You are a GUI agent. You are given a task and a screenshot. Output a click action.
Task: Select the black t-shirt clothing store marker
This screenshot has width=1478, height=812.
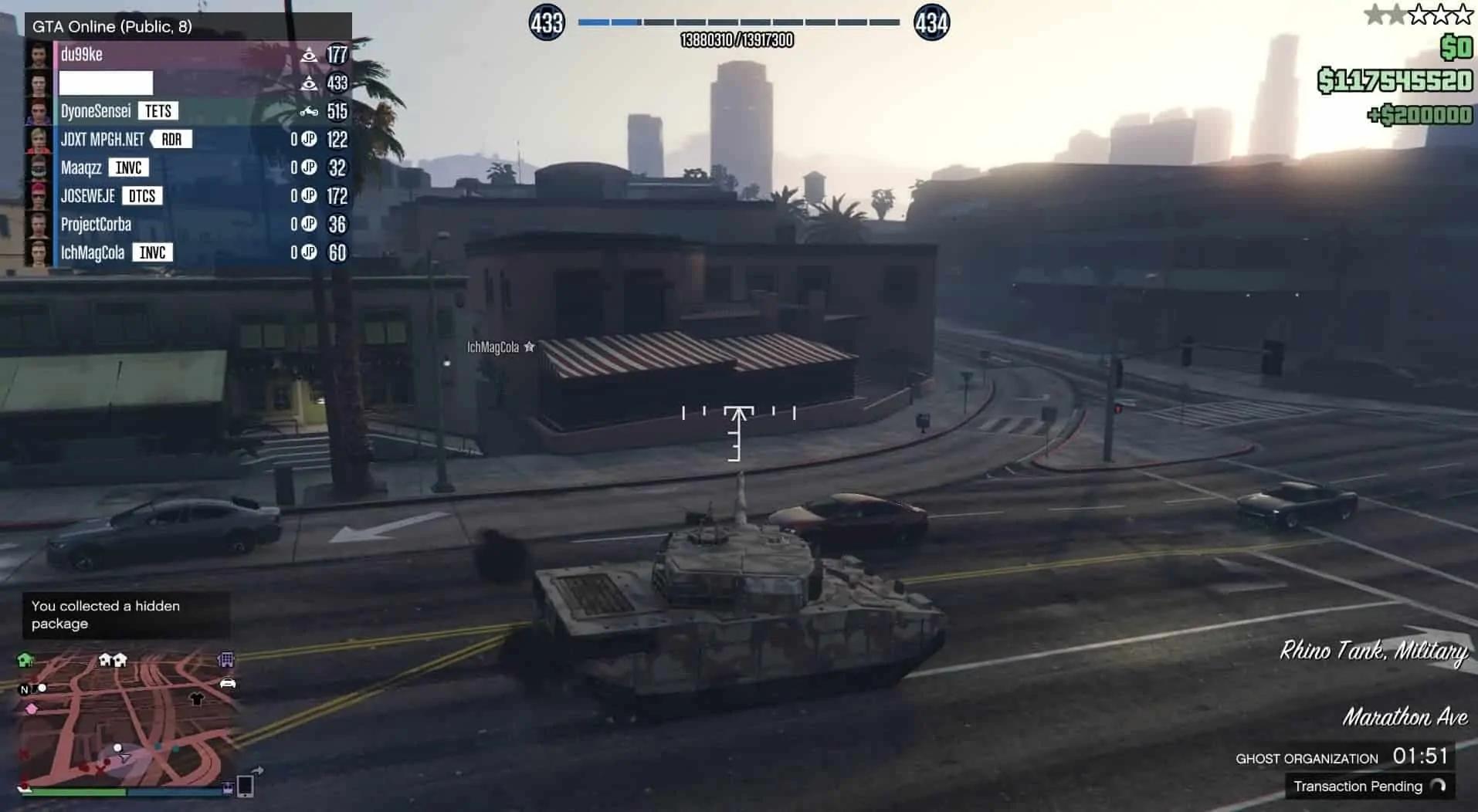tap(197, 699)
